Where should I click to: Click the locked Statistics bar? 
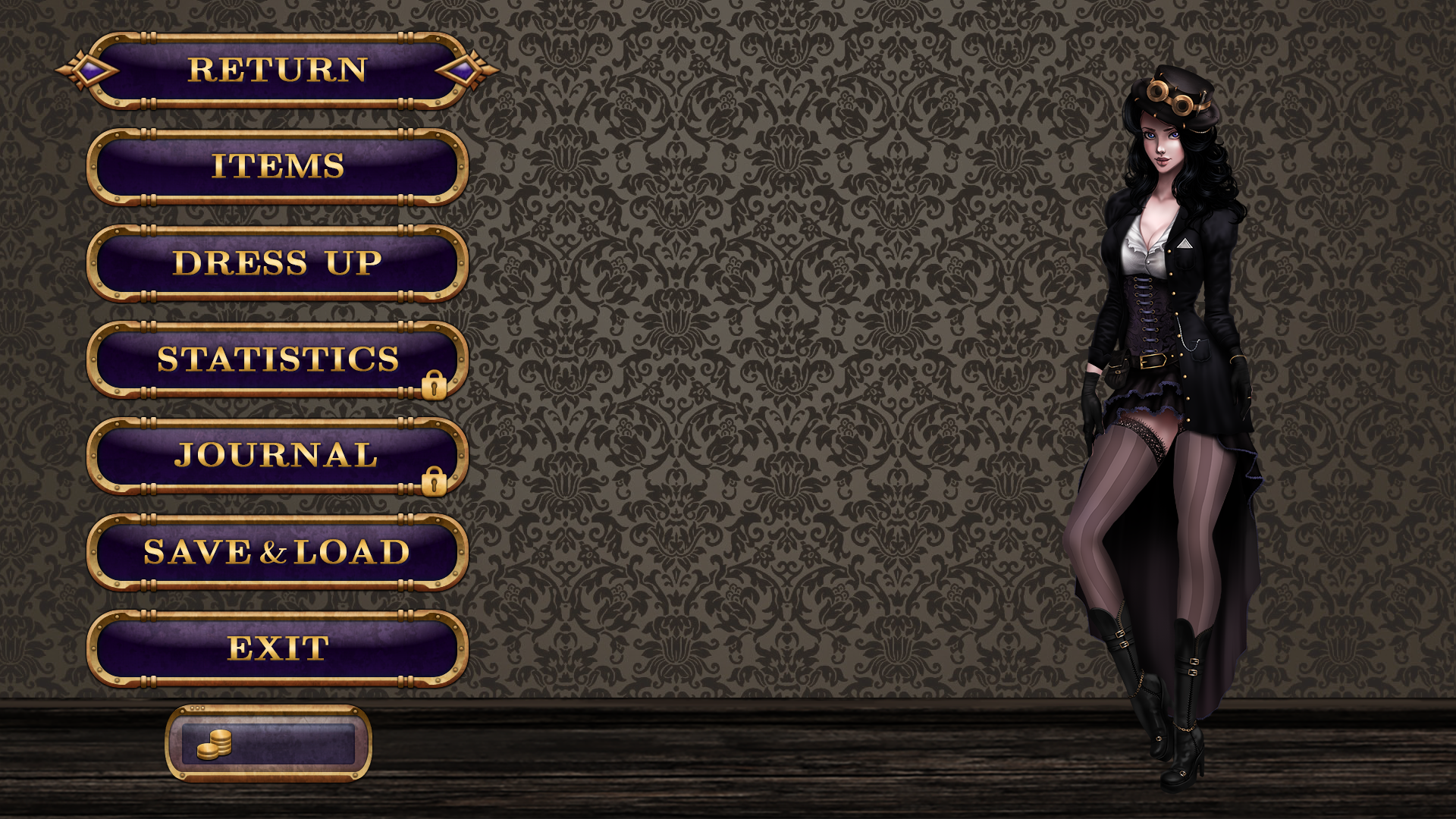click(x=277, y=361)
